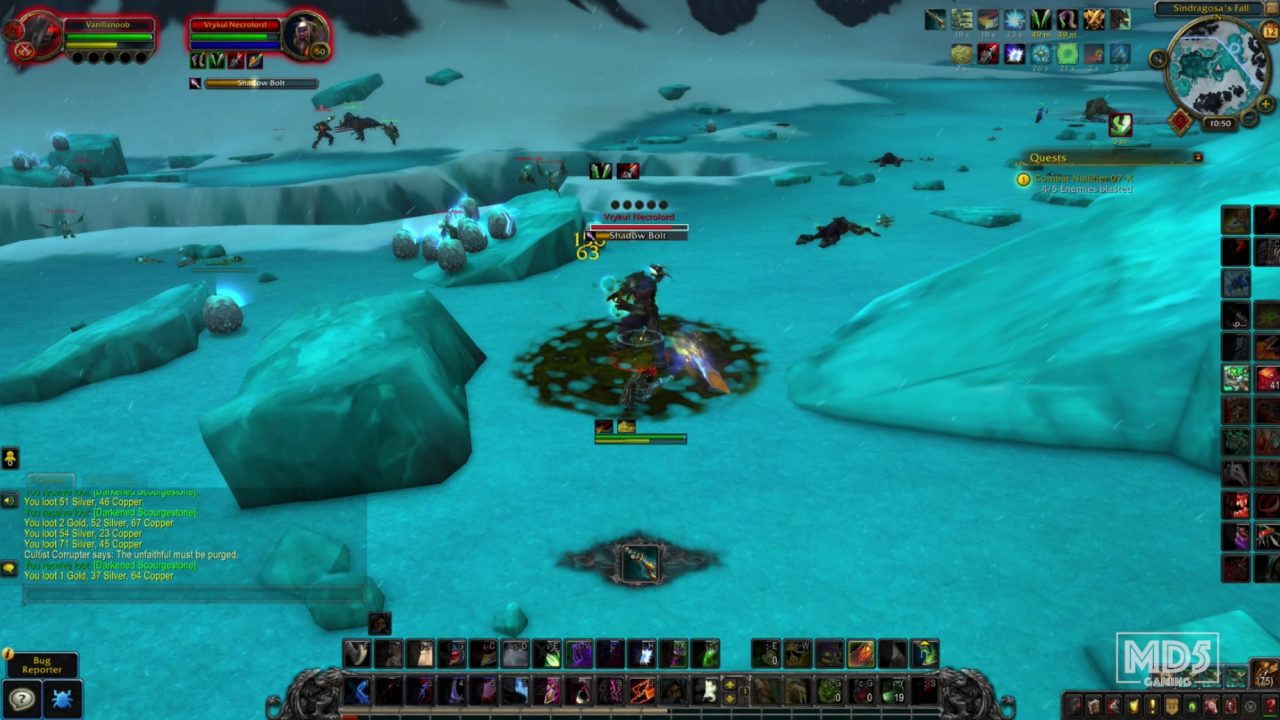Zoom in the minimap with plus button
1280x720 pixels.
pyautogui.click(x=1266, y=103)
